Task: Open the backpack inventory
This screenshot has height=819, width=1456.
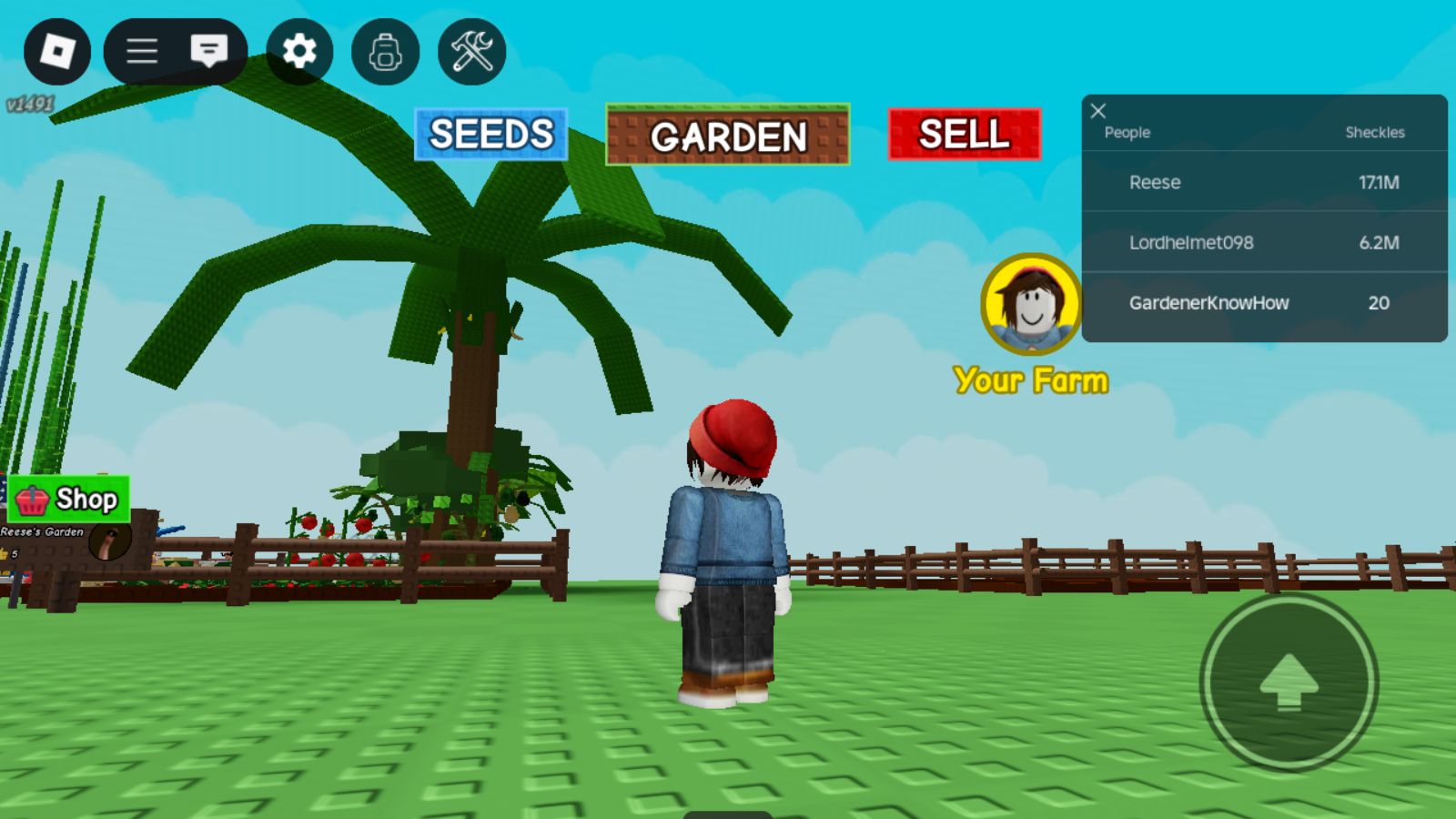Action: click(386, 52)
